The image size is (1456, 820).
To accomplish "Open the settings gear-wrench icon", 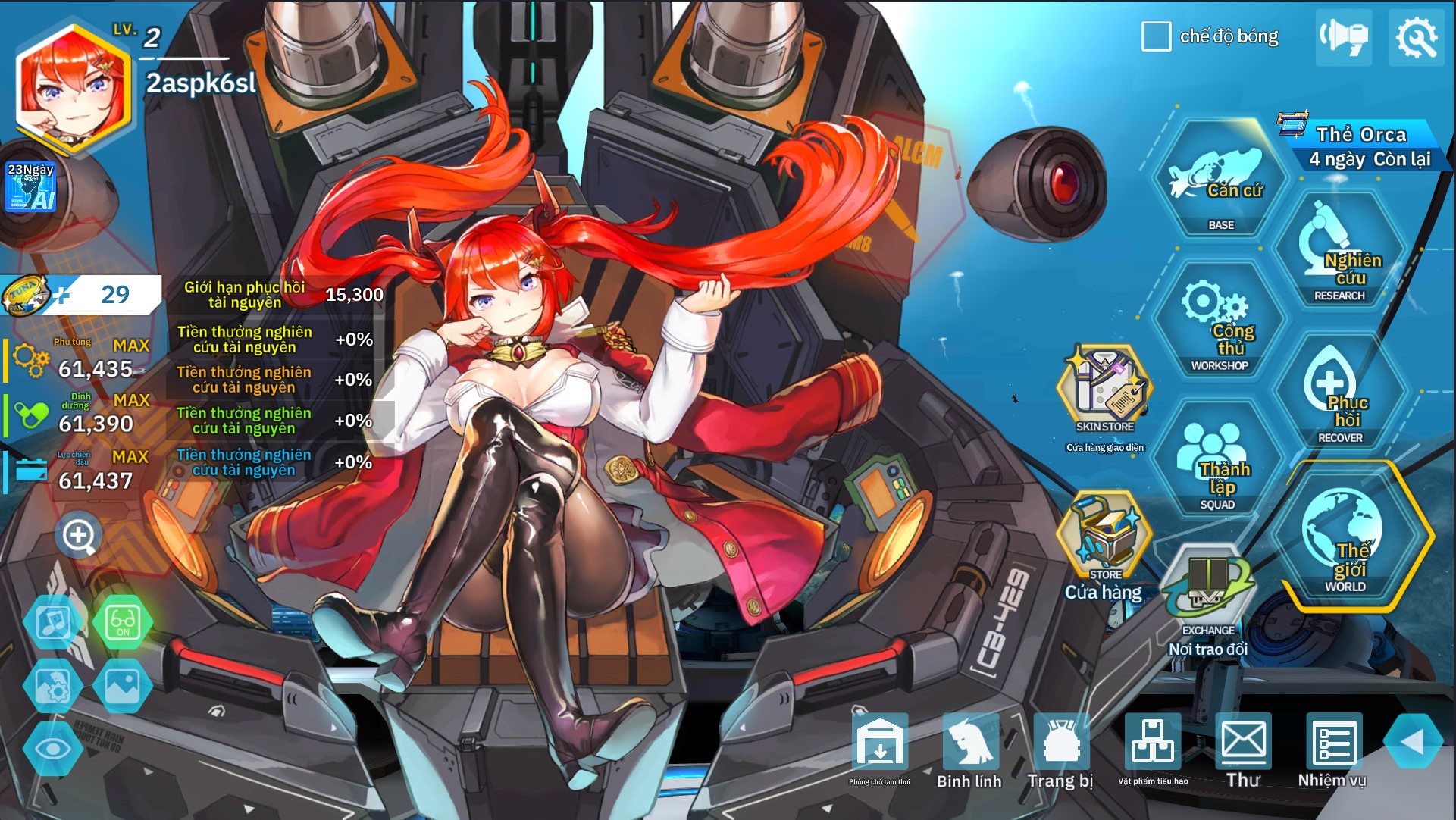I will click(x=1416, y=37).
